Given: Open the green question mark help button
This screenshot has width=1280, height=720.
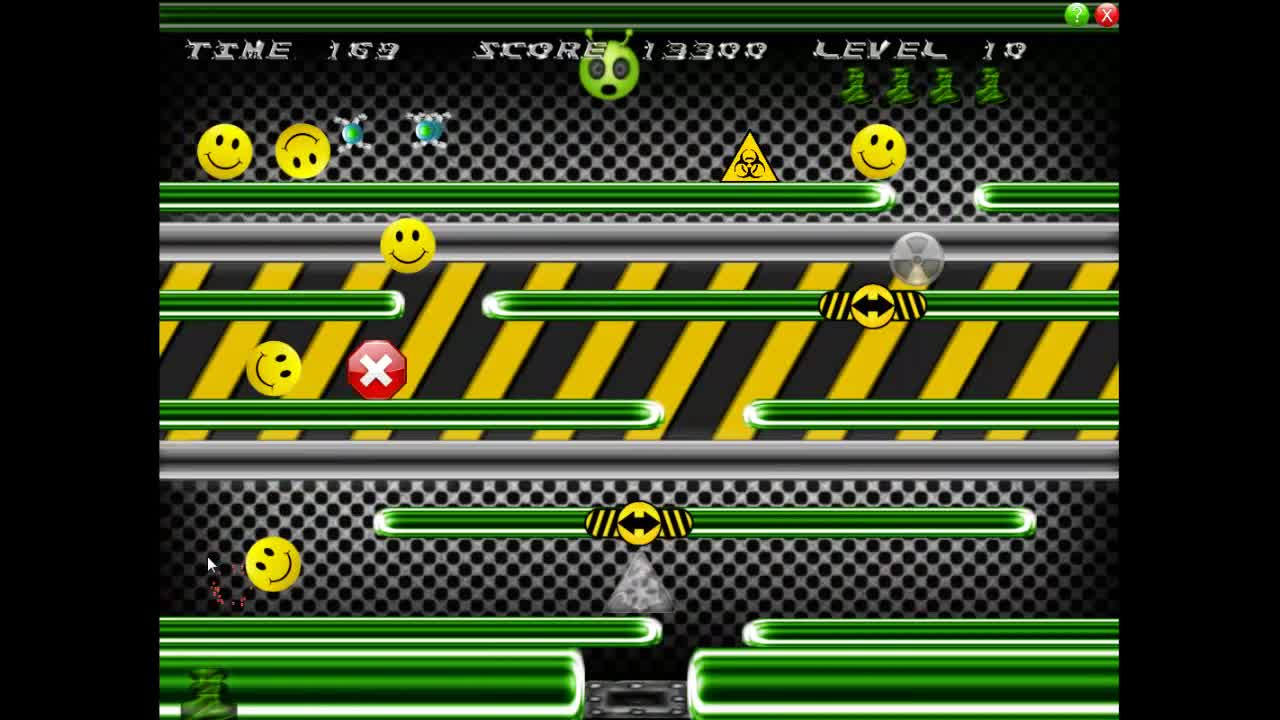Looking at the screenshot, I should (x=1075, y=14).
